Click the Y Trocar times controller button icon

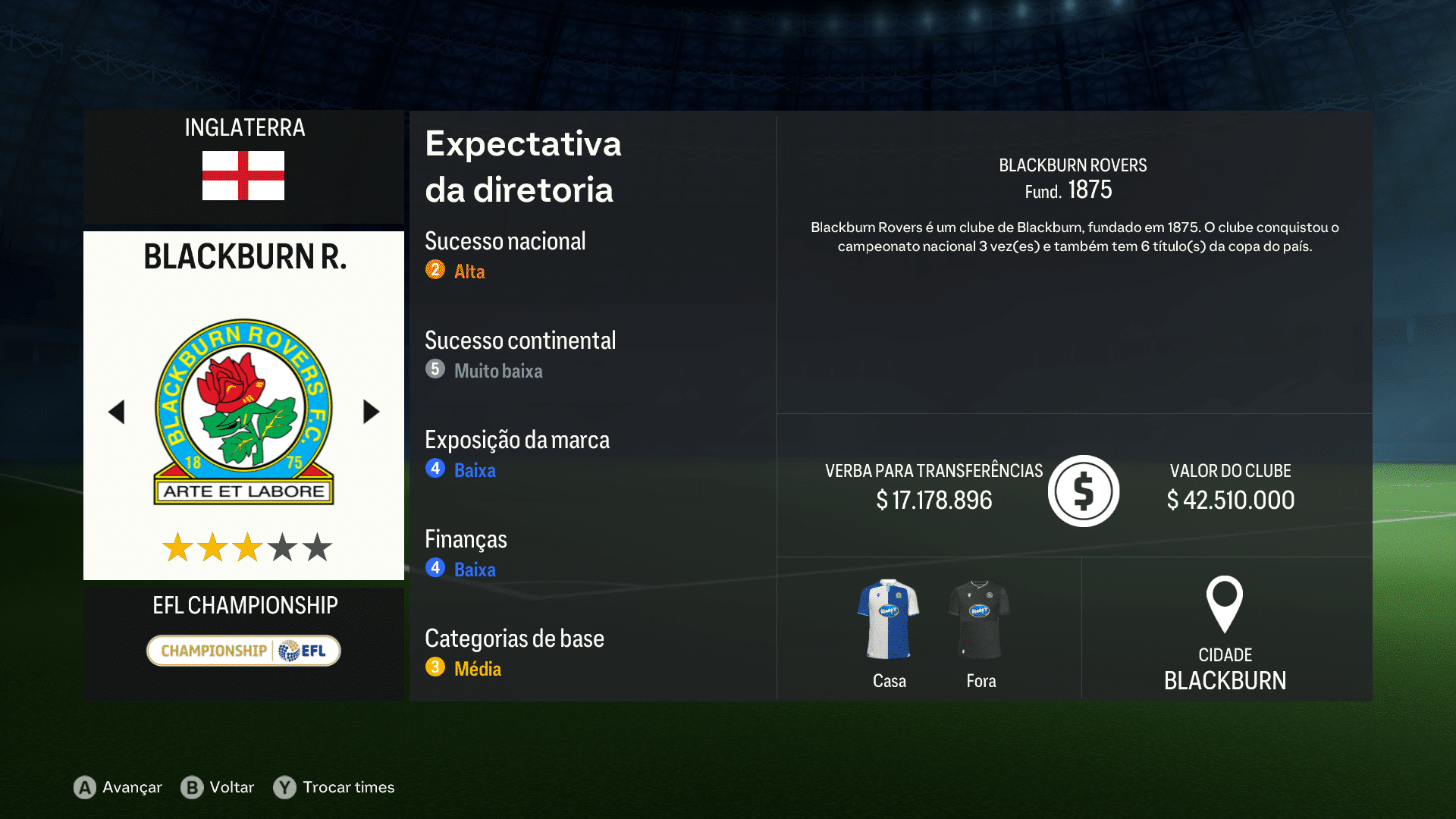pyautogui.click(x=284, y=787)
